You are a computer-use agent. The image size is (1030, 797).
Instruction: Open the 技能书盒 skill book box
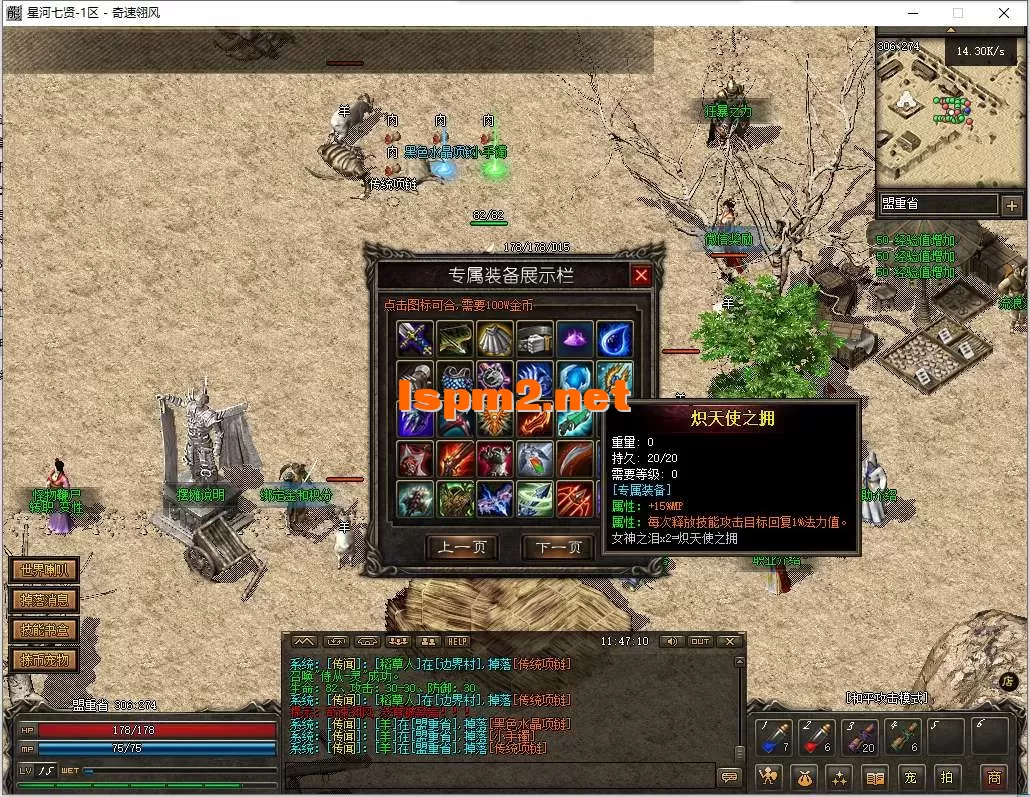click(43, 630)
